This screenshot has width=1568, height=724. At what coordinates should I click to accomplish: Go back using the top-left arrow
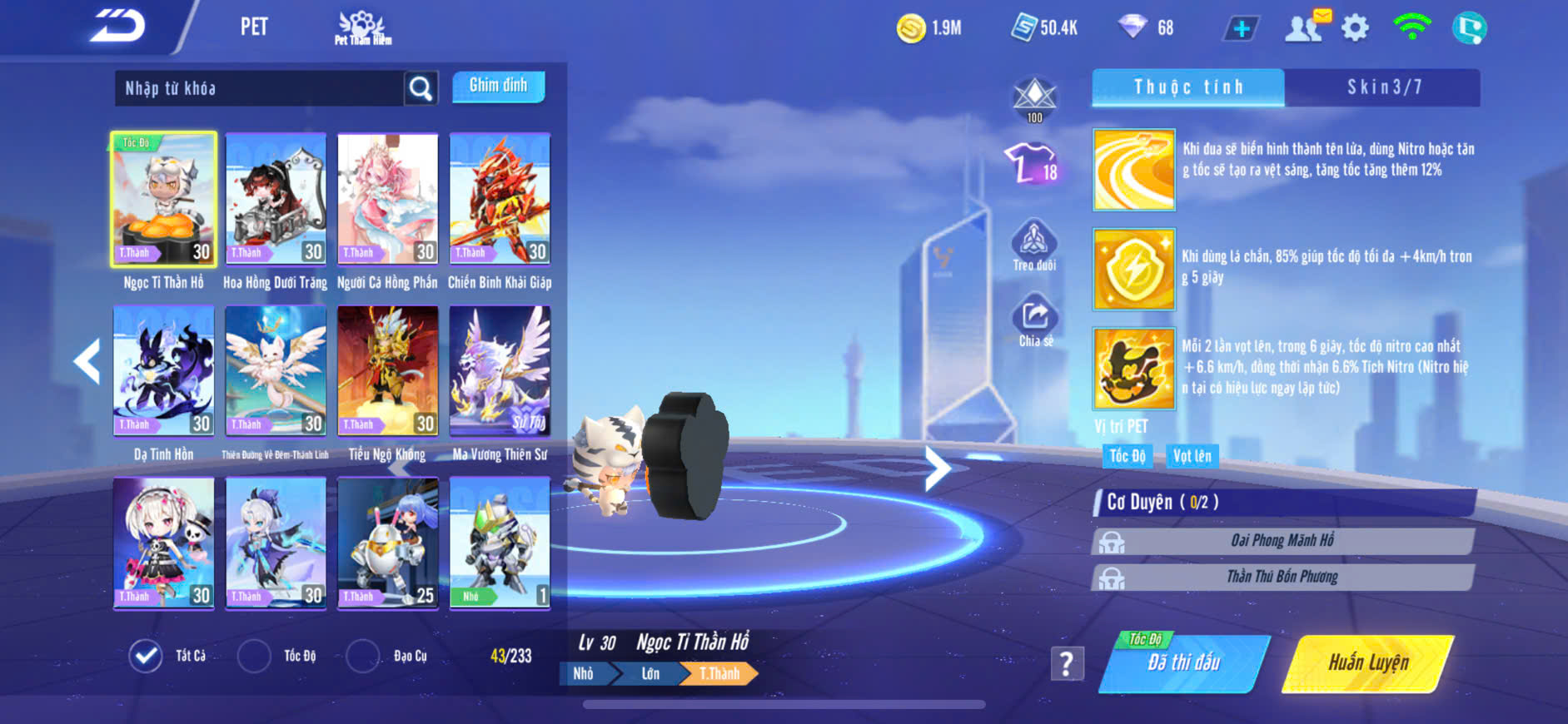pyautogui.click(x=118, y=27)
